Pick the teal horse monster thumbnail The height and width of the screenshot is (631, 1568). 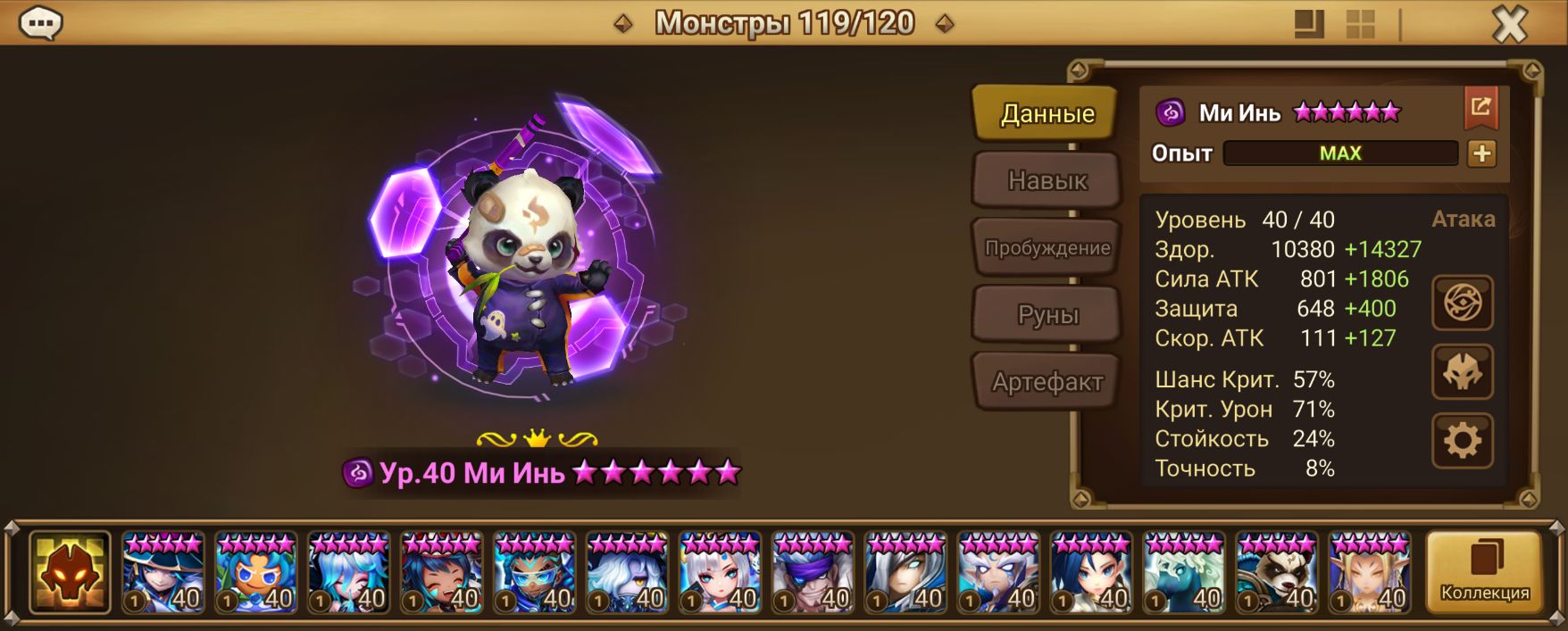coord(1184,572)
